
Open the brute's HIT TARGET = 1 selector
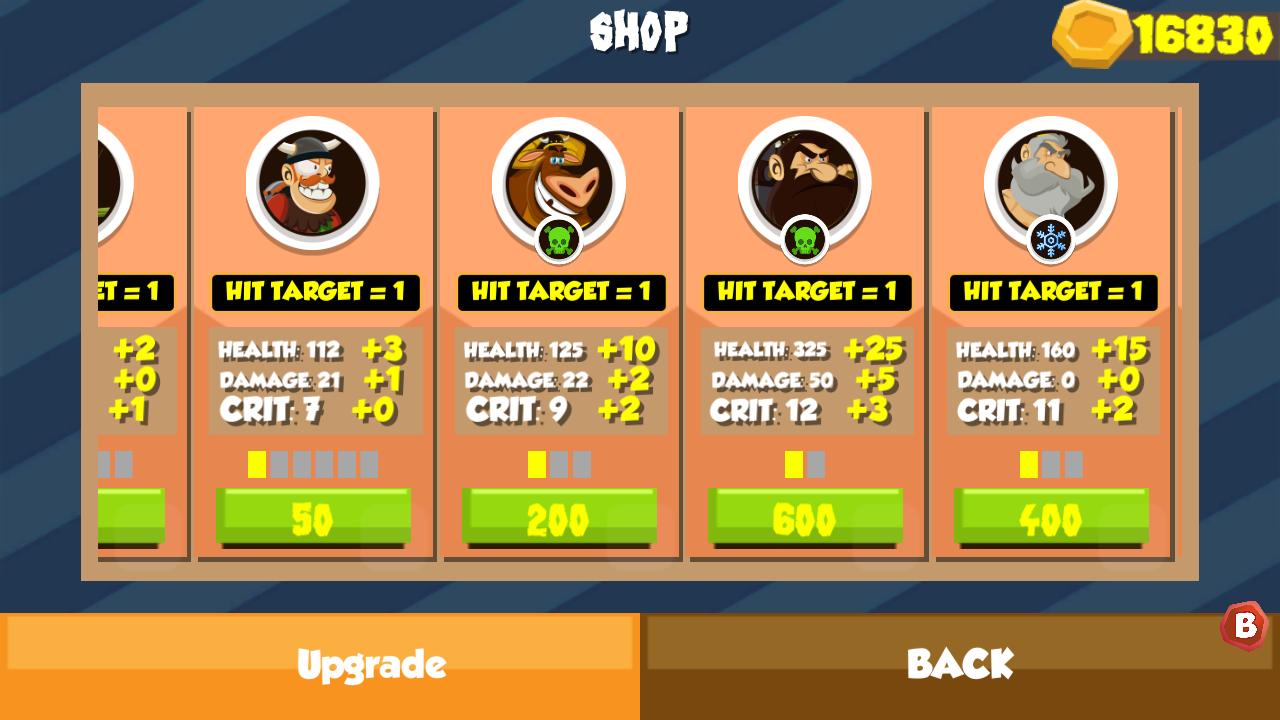coord(806,292)
